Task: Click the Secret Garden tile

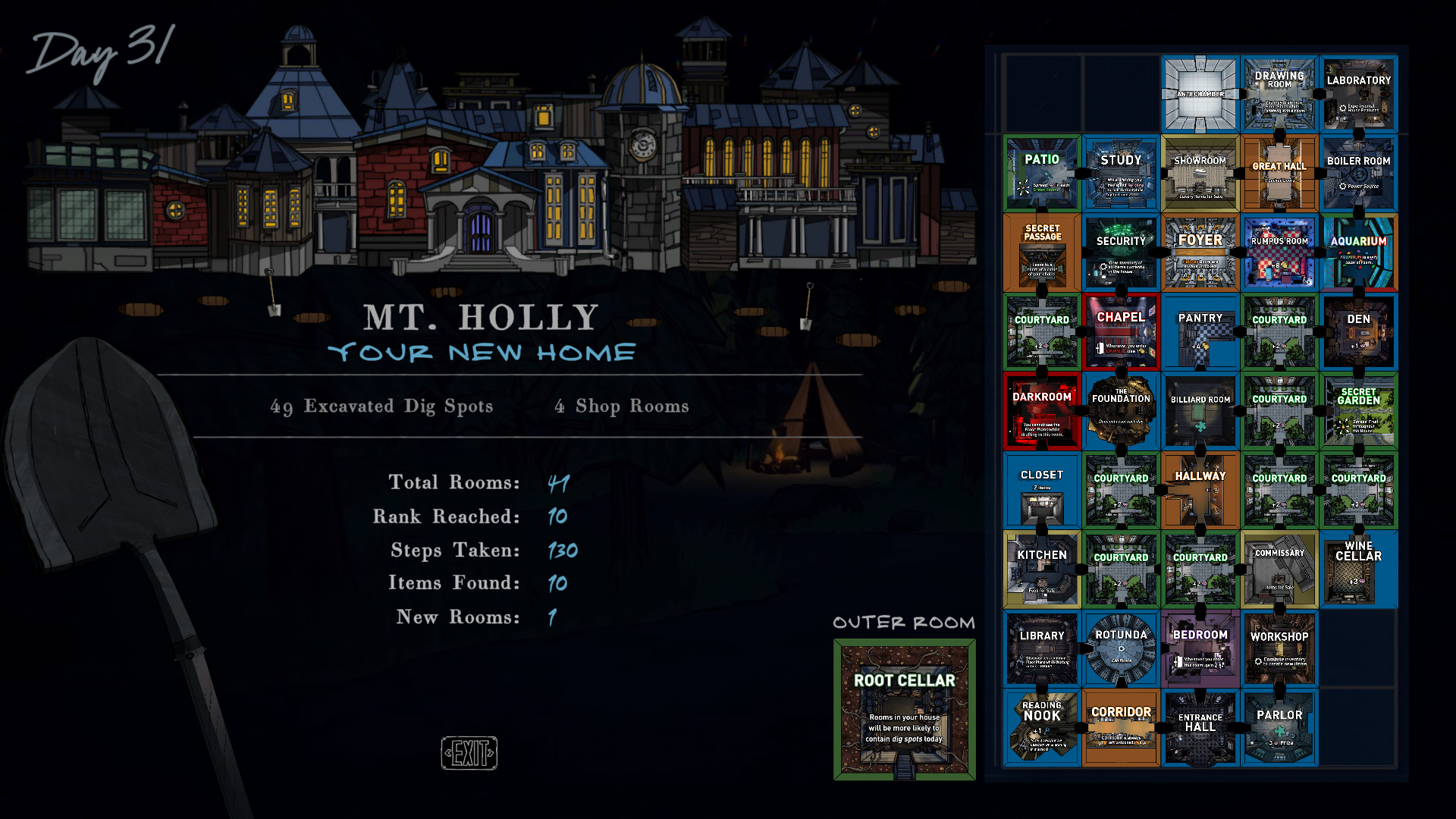Action: point(1359,411)
